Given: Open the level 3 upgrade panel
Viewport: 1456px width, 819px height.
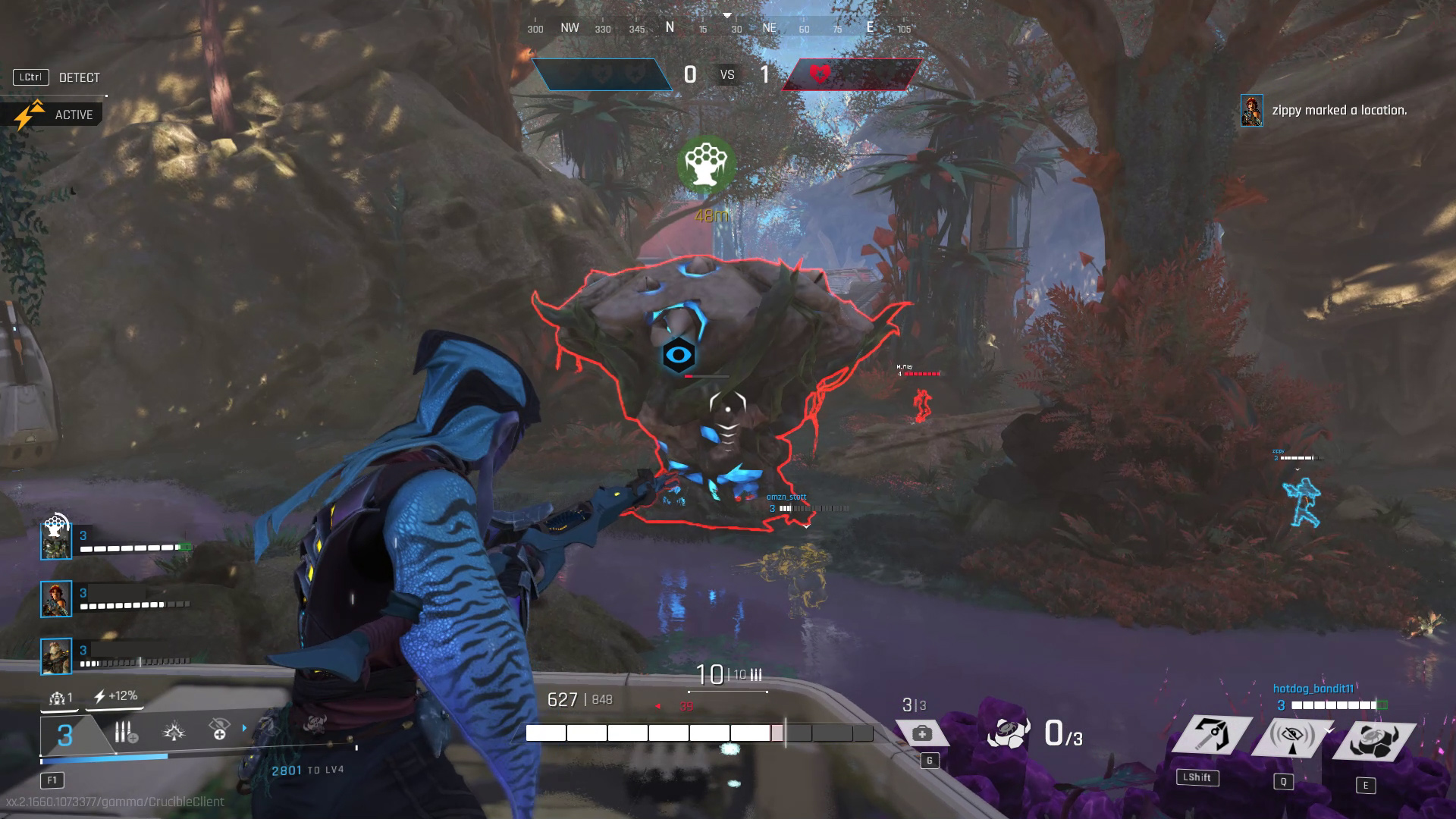Looking at the screenshot, I should tap(67, 735).
